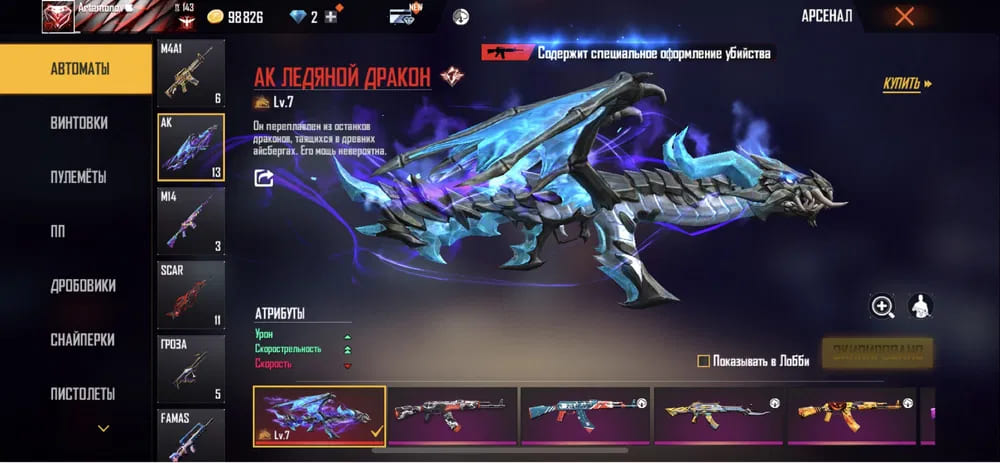The height and width of the screenshot is (463, 1000).
Task: Select the Гроза weapon tile
Action: [191, 369]
